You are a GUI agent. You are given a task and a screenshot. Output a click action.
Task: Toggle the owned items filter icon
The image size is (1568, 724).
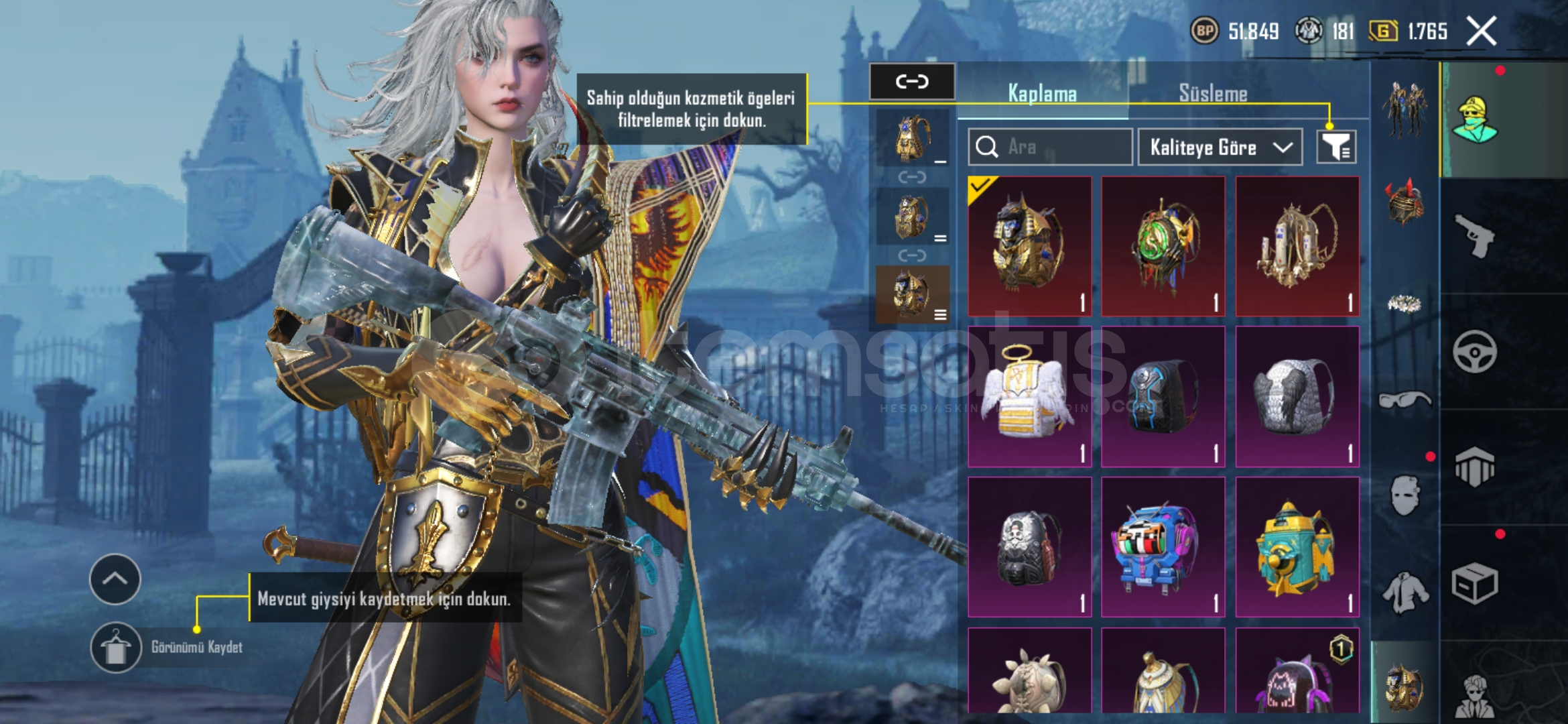click(1336, 147)
